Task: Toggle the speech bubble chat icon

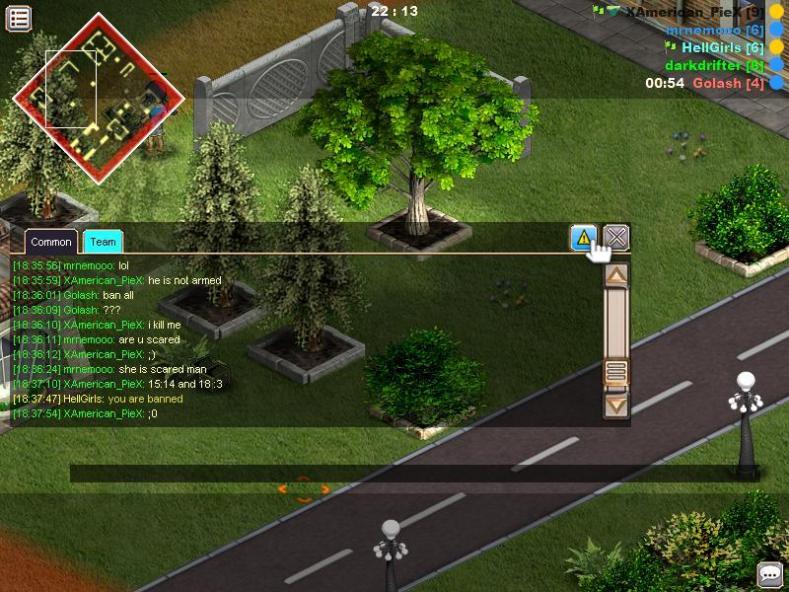Action: point(770,574)
